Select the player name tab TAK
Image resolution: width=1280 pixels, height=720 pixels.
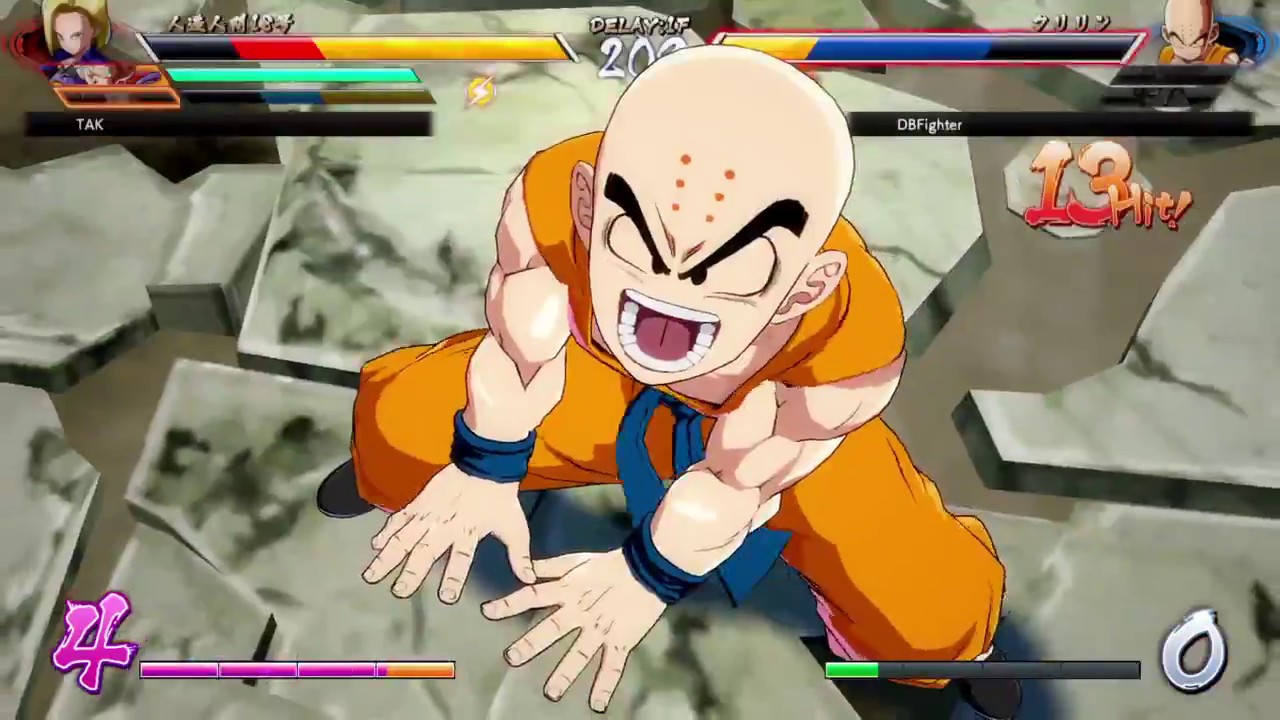tap(89, 124)
